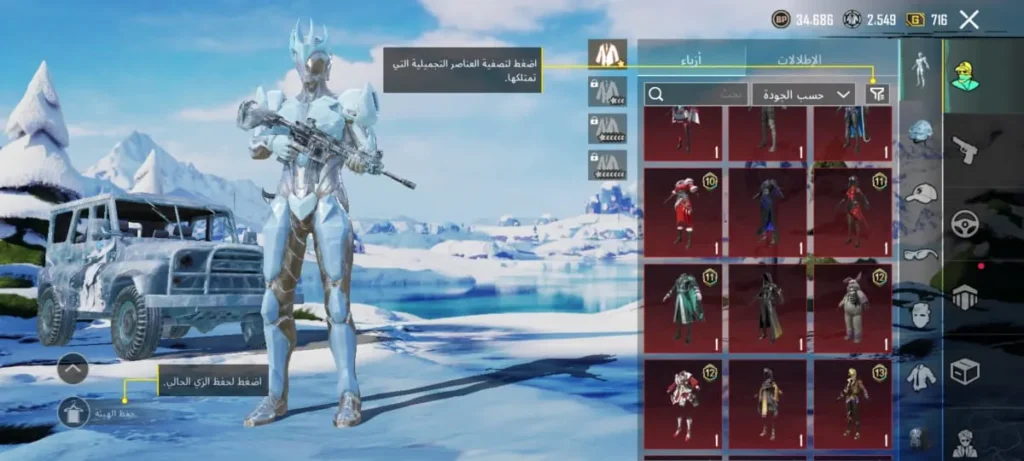Select the jacket subcategory icon
The image size is (1024, 461).
click(920, 377)
